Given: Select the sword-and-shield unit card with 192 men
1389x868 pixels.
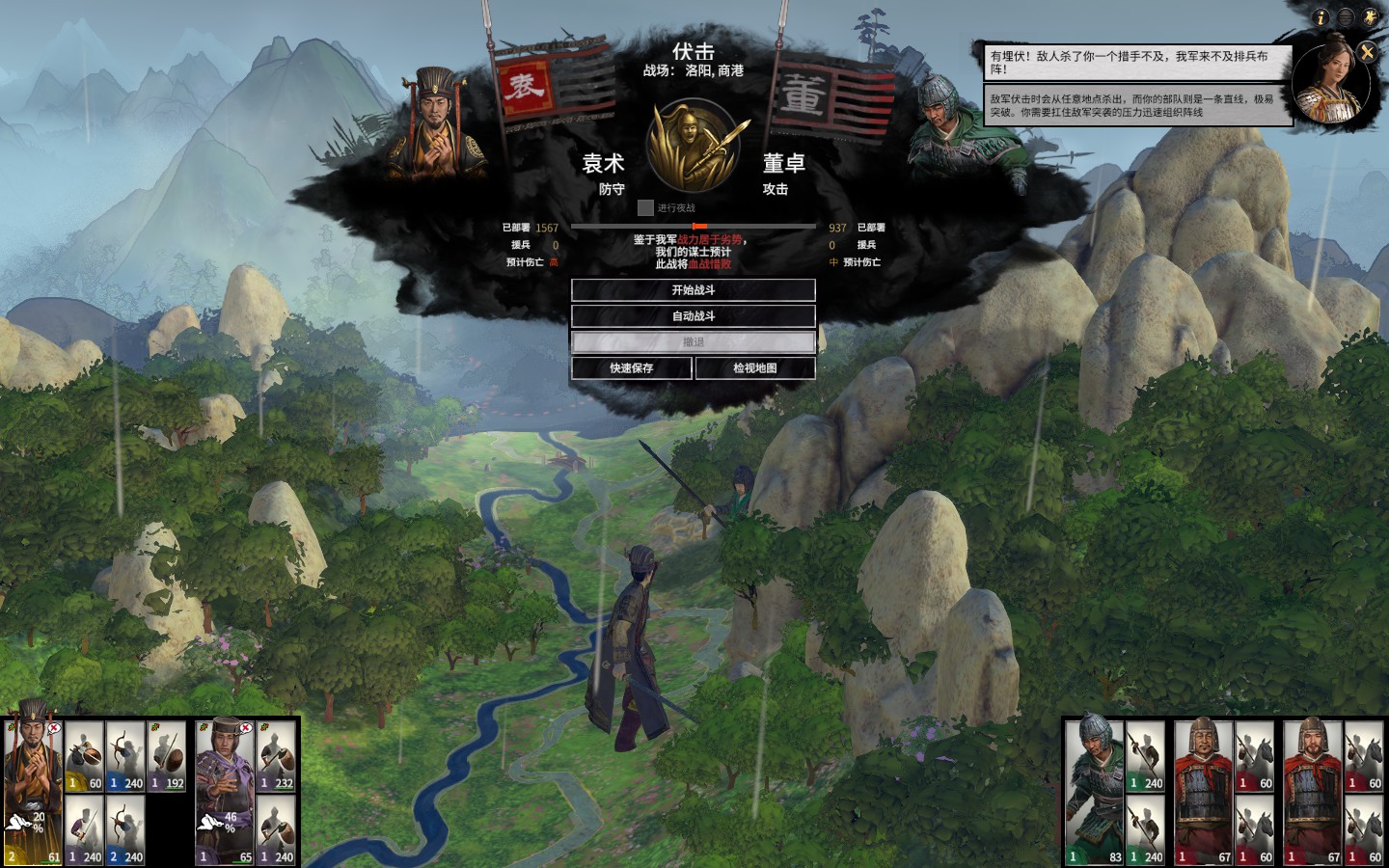Looking at the screenshot, I should [167, 756].
